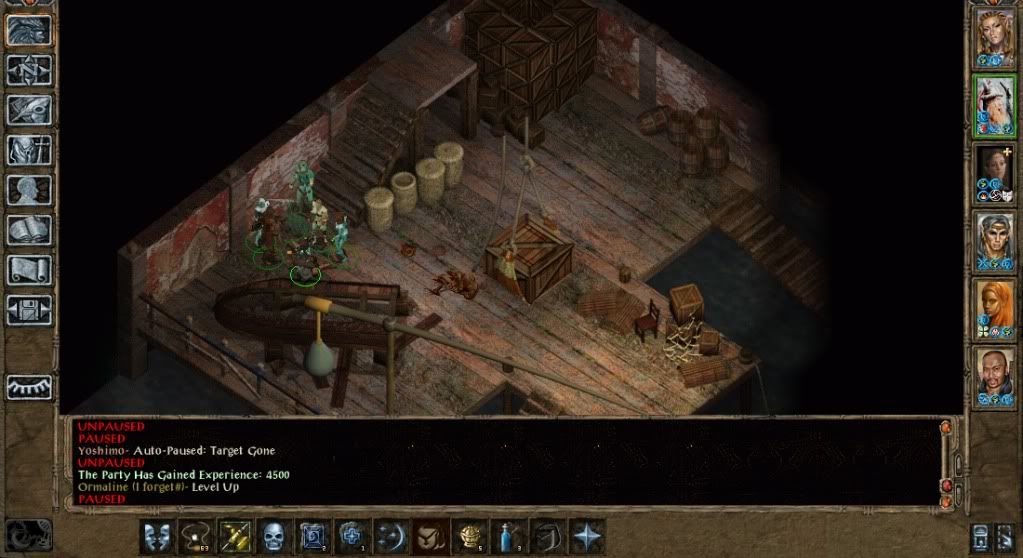
Task: Select the bald bearded man portrait
Action: [995, 375]
